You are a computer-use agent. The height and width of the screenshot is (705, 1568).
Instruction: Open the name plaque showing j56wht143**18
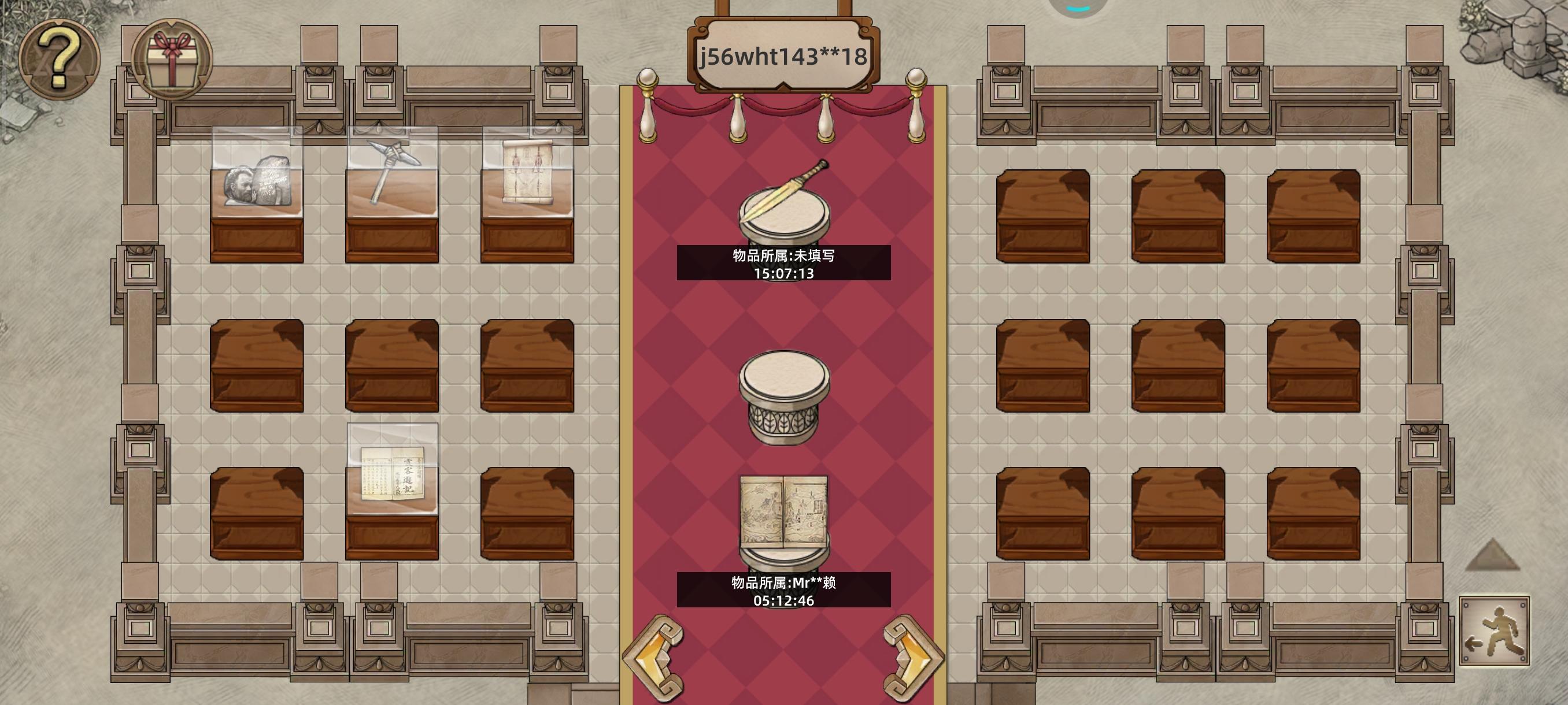point(783,54)
